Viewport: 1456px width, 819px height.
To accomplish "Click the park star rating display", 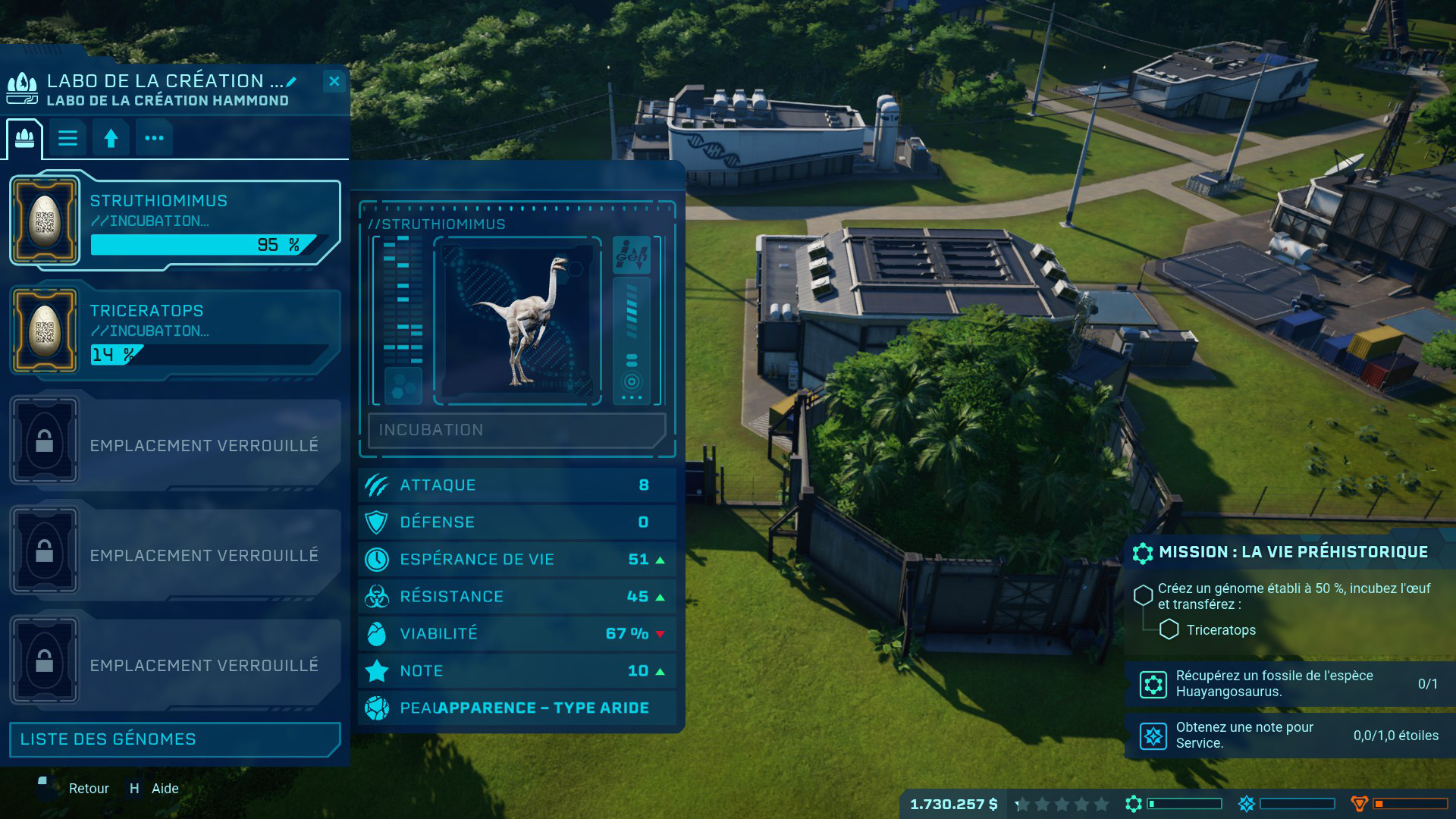I will point(1062,805).
